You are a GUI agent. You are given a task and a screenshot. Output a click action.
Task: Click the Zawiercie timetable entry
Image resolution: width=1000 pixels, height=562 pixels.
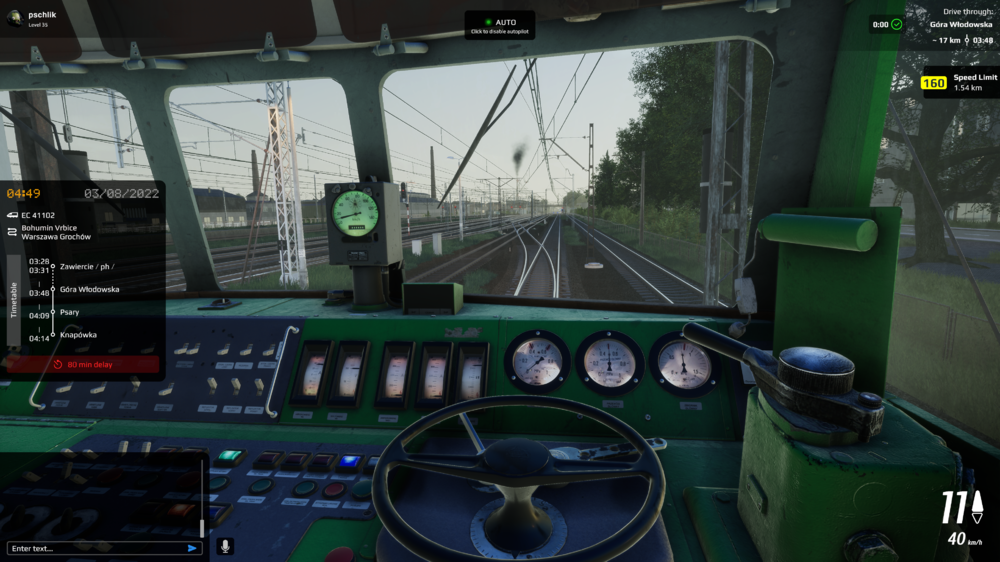[x=86, y=267]
